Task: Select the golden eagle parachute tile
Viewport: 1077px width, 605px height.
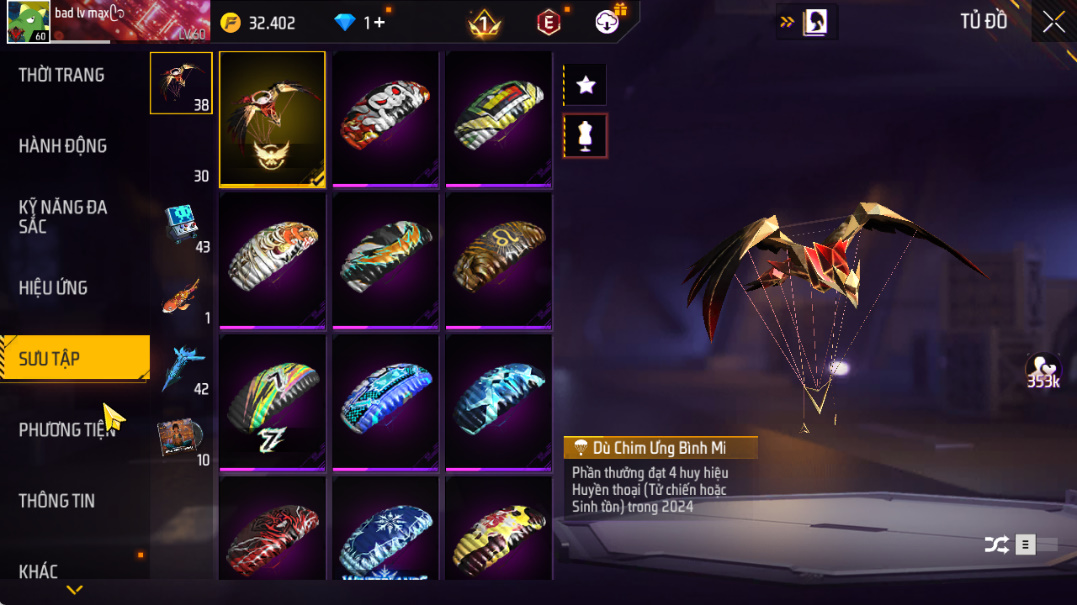Action: click(x=272, y=119)
